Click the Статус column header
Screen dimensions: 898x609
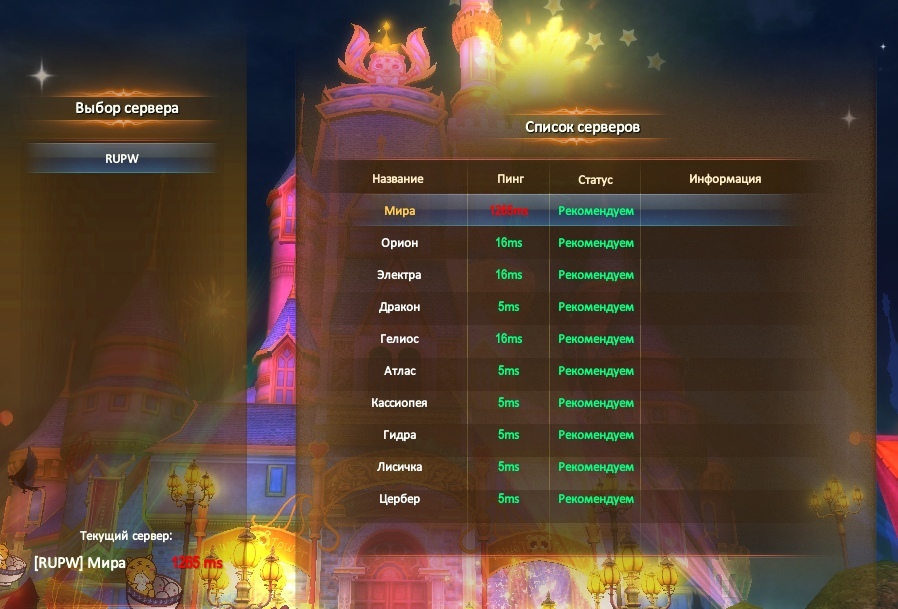595,180
